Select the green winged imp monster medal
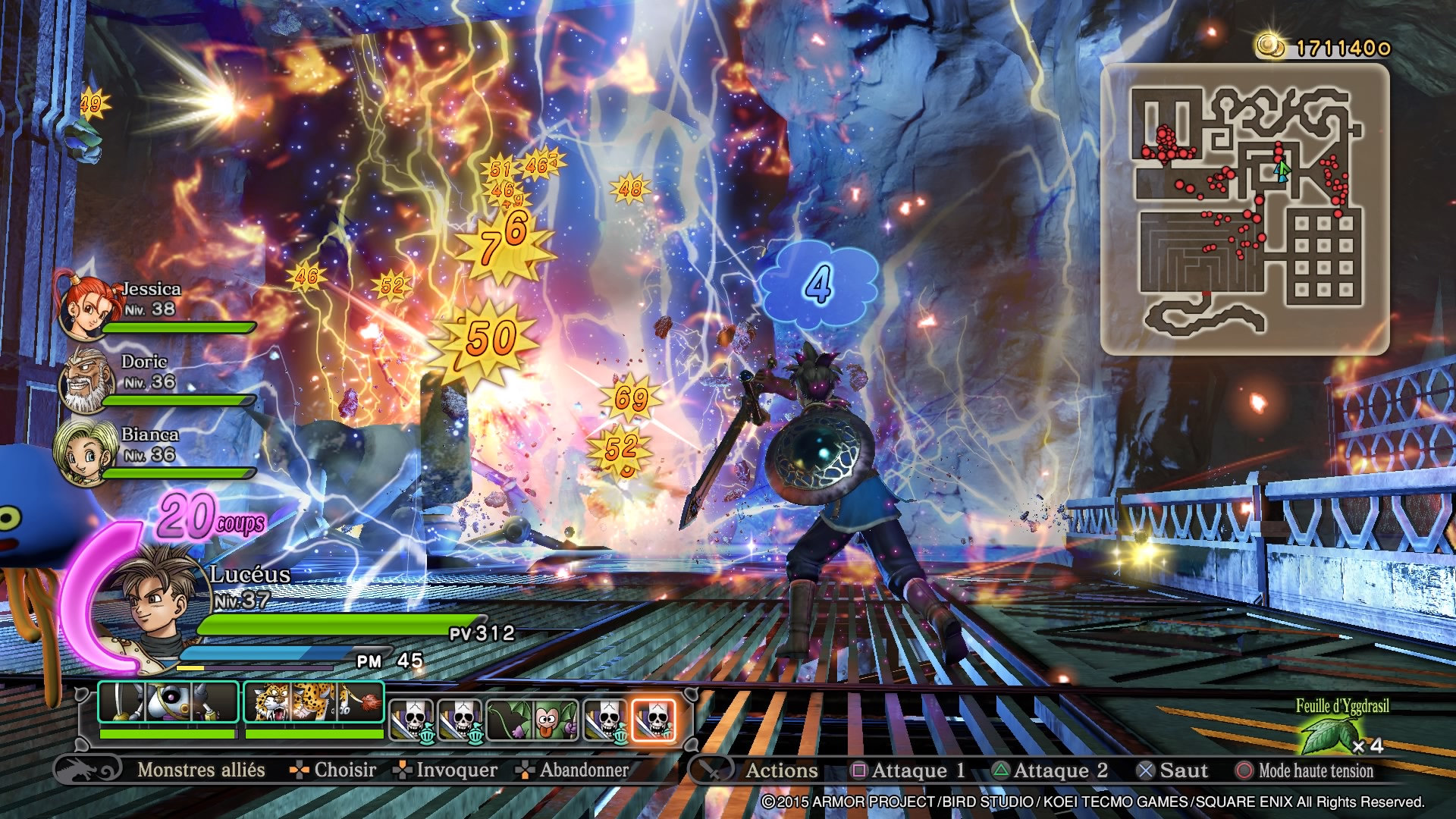 click(532, 719)
